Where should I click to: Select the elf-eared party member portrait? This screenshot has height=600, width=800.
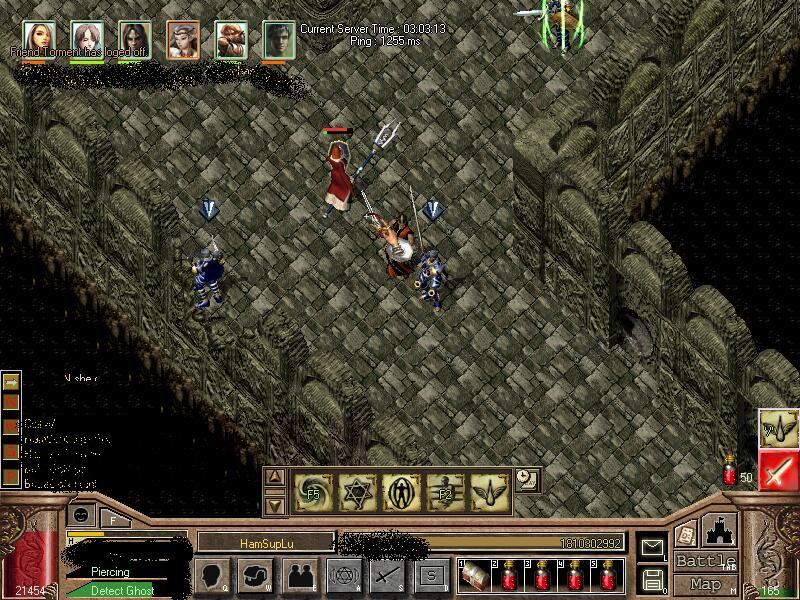pos(182,38)
